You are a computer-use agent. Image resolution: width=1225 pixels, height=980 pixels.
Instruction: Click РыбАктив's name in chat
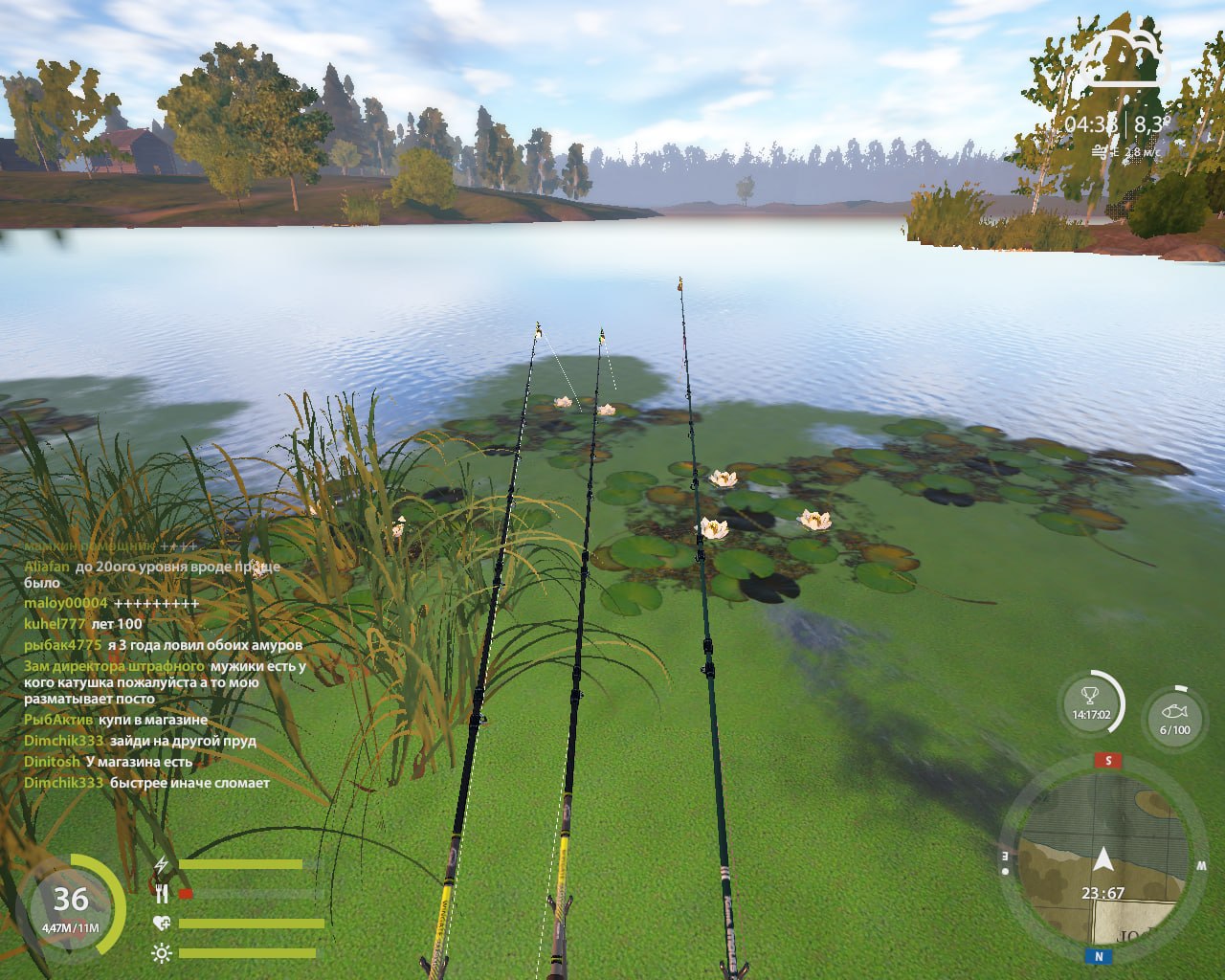tap(58, 720)
